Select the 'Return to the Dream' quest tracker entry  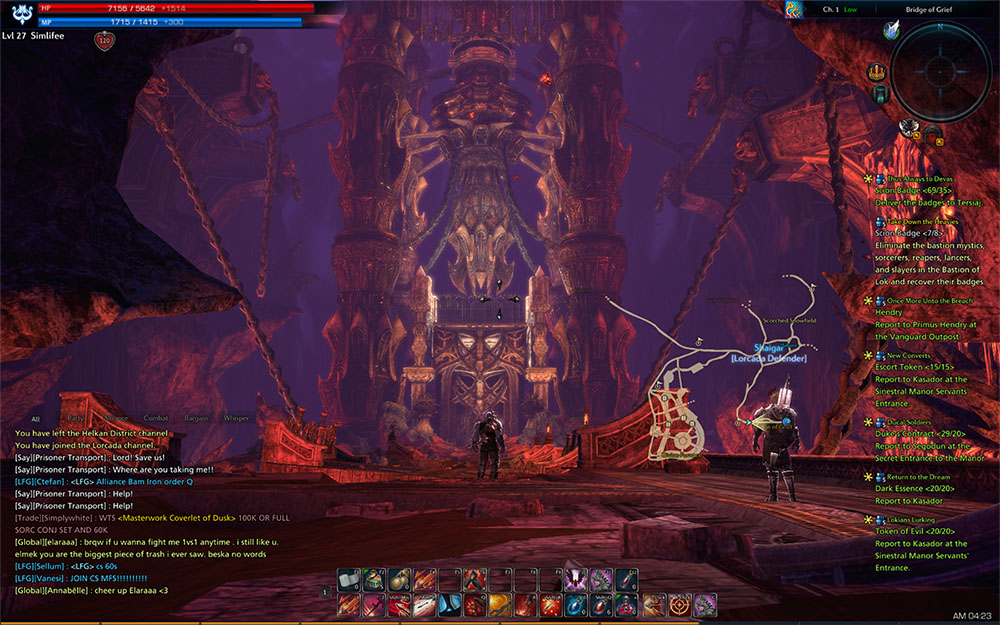918,477
